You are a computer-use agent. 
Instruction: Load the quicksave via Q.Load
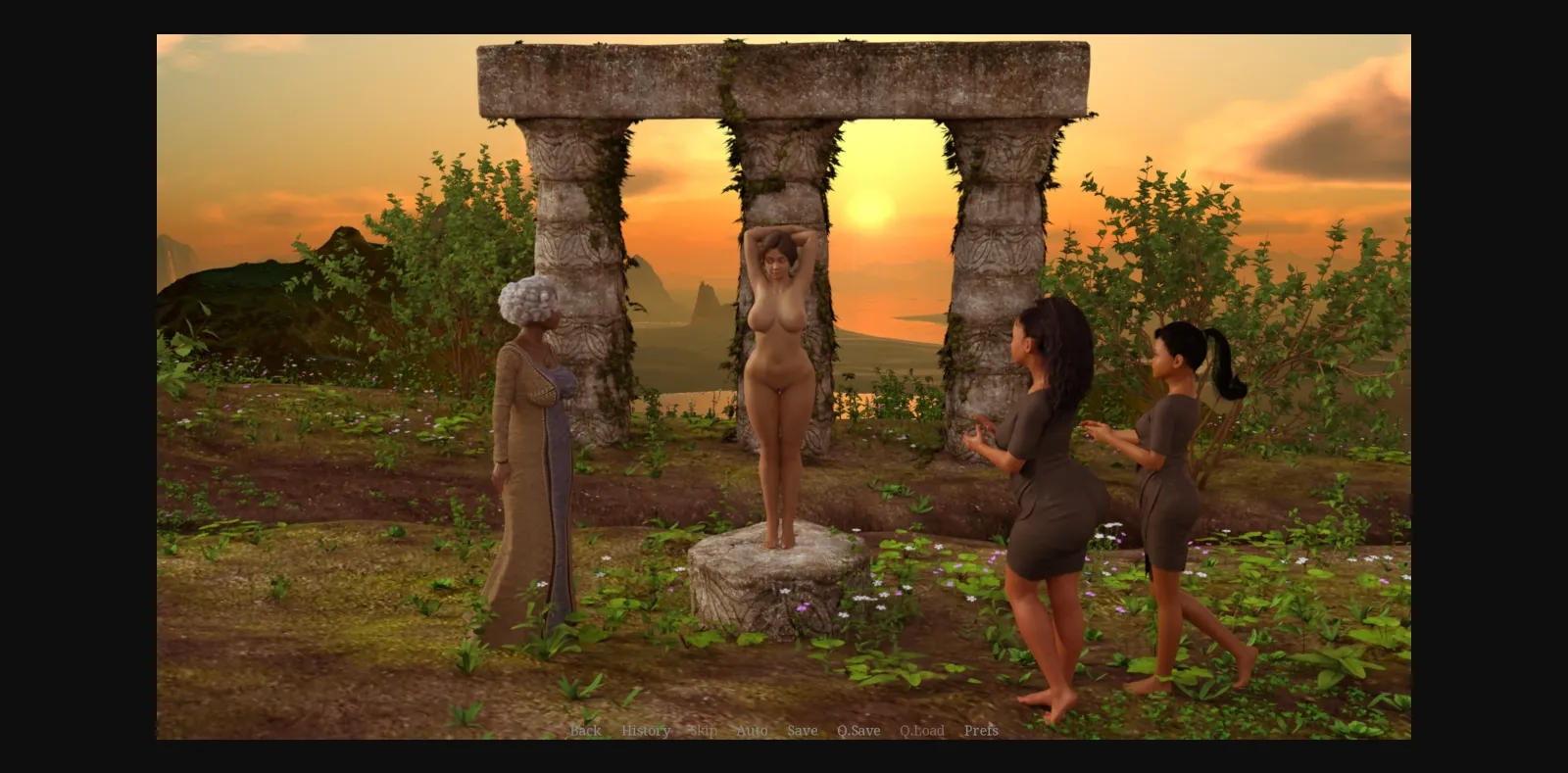[x=921, y=731]
